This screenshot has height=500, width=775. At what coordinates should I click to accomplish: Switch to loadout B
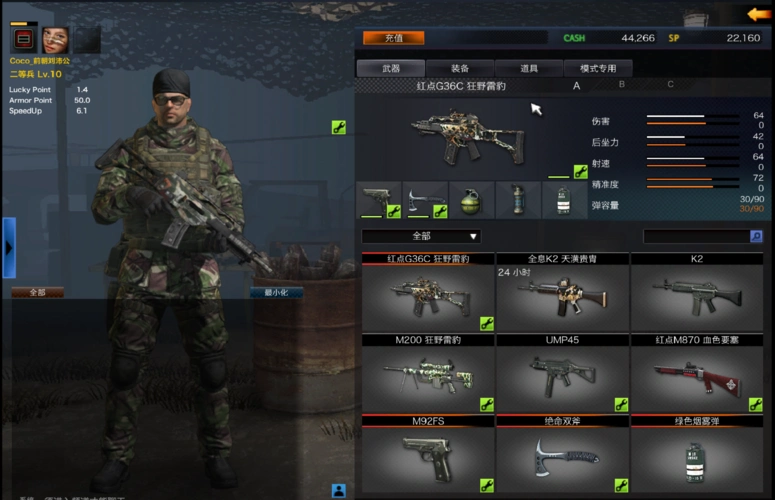click(622, 85)
